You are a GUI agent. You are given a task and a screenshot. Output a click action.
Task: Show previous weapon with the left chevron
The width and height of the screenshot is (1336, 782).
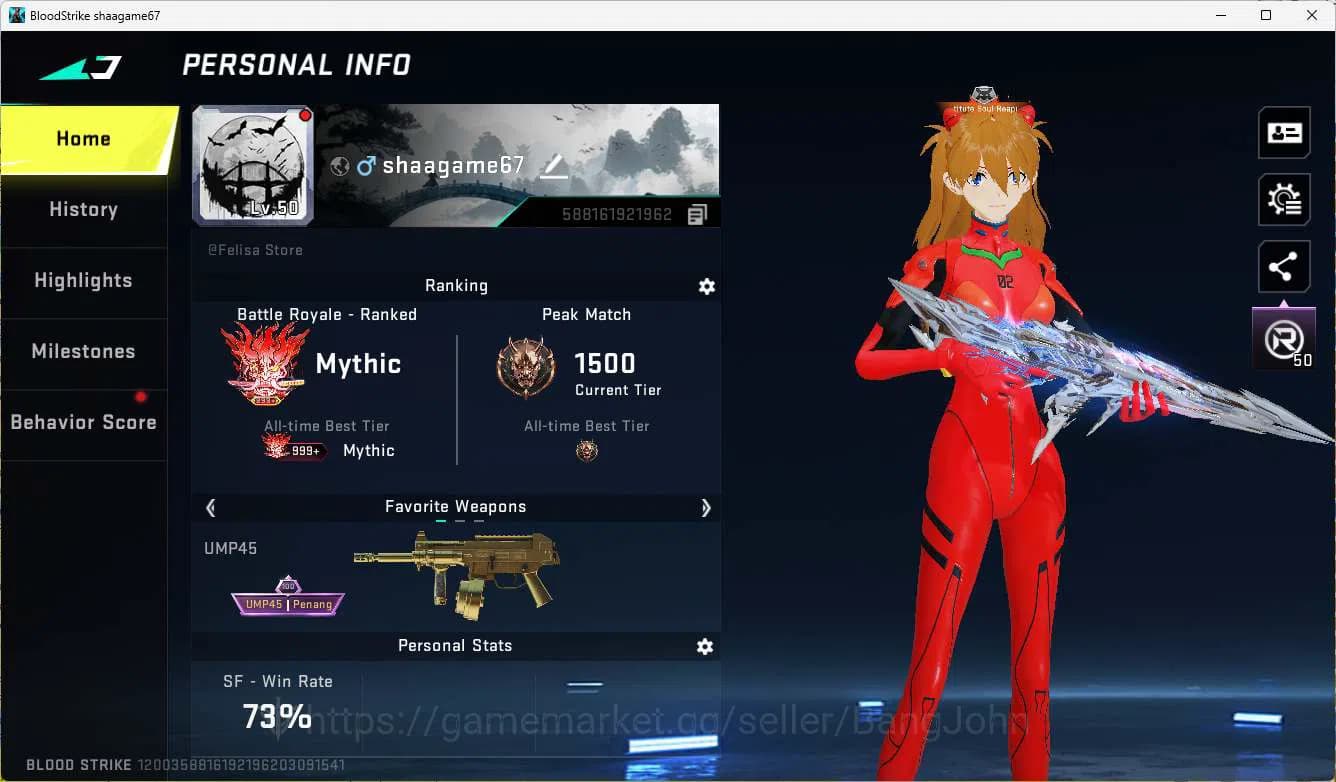point(211,508)
